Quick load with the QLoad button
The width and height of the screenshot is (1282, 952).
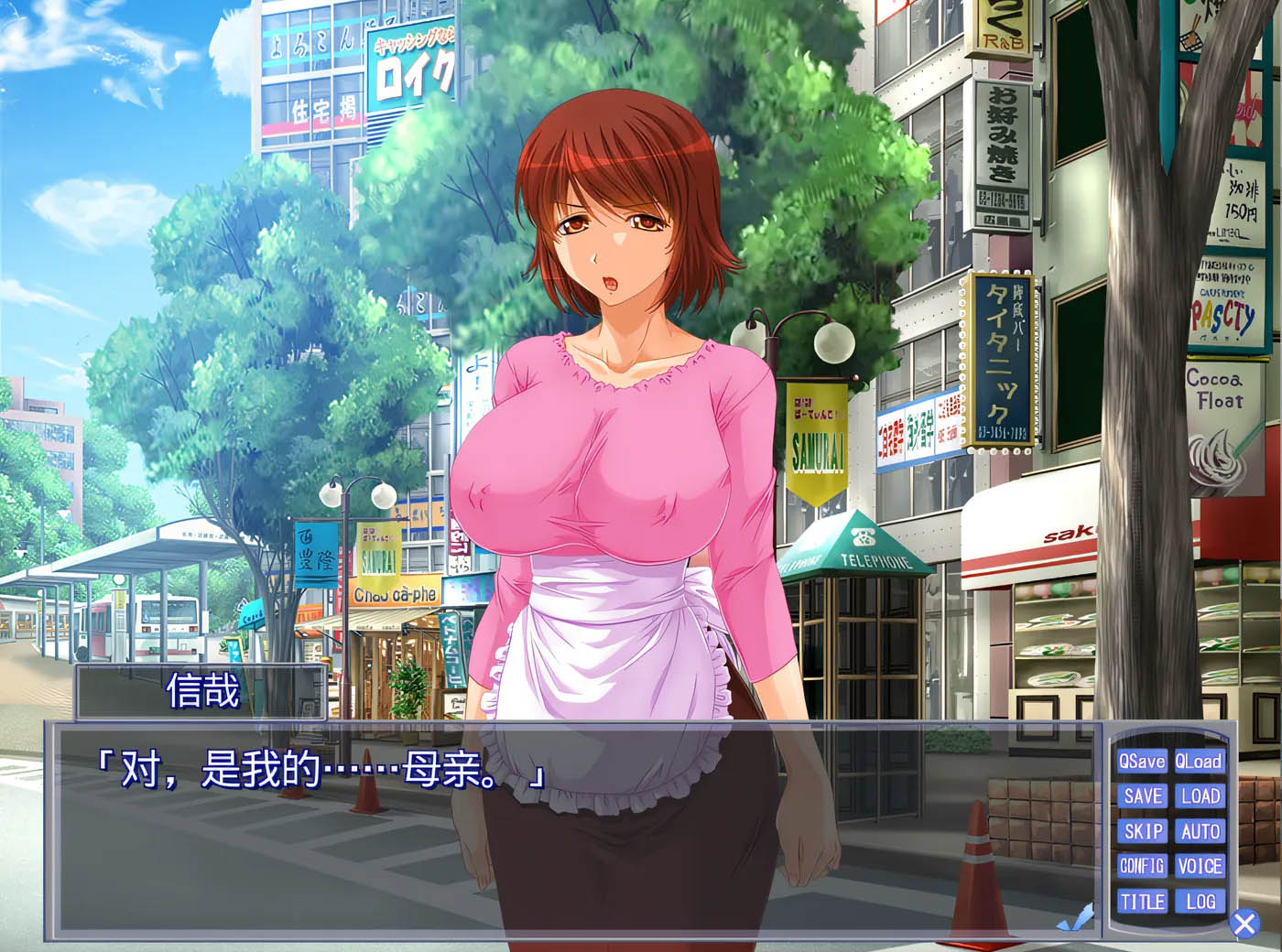click(x=1200, y=761)
